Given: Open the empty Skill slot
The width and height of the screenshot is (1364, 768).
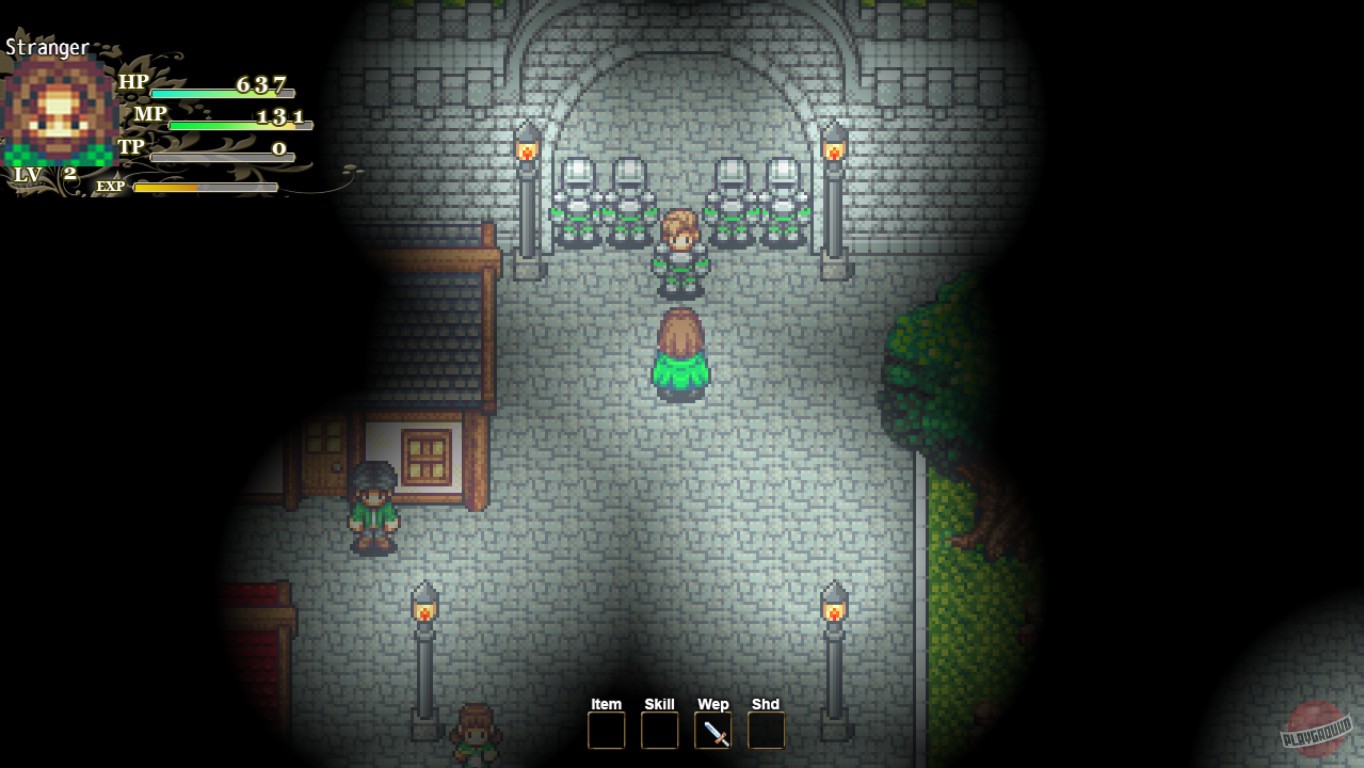Looking at the screenshot, I should coord(658,733).
